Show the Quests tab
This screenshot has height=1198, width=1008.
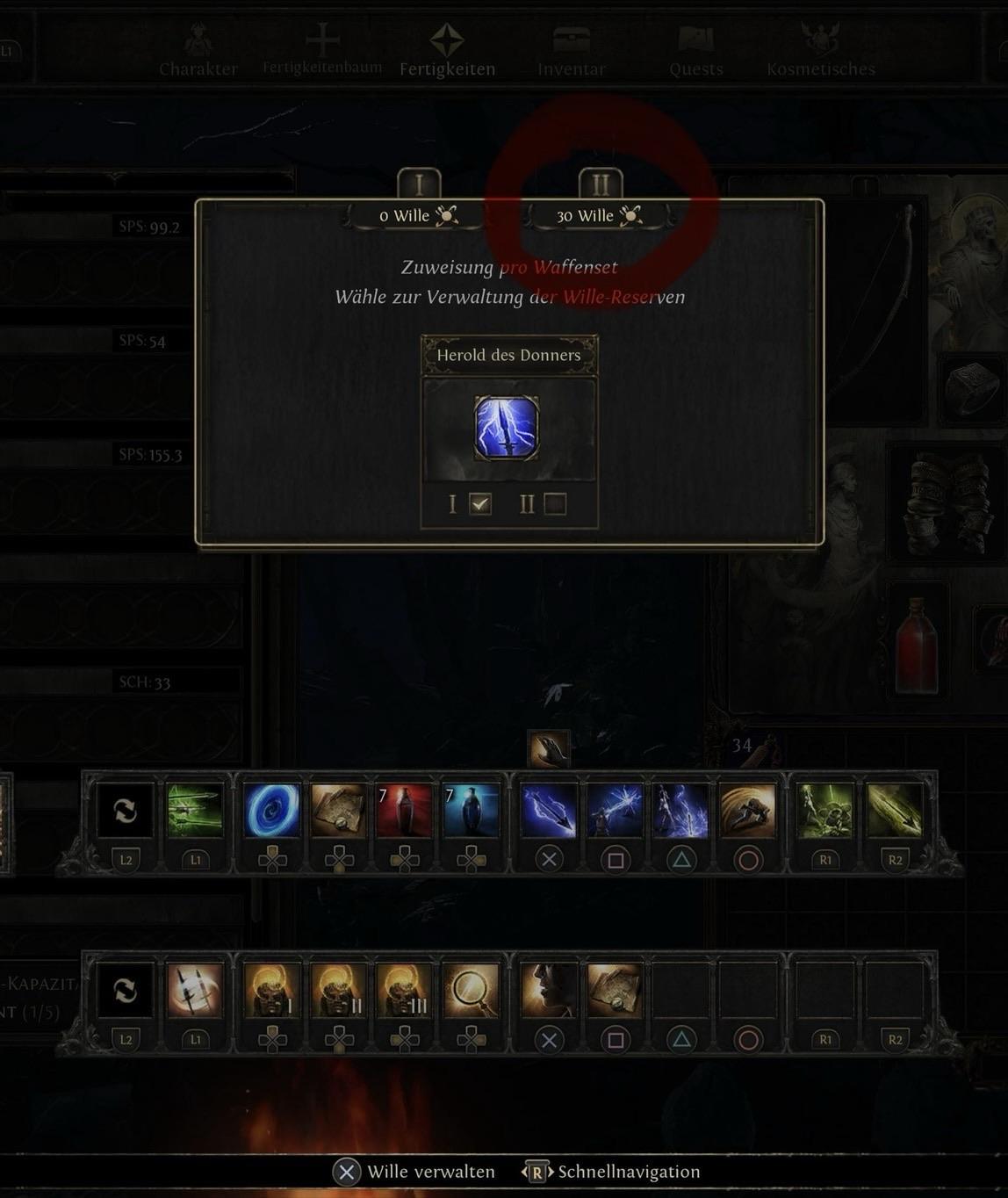pyautogui.click(x=696, y=53)
